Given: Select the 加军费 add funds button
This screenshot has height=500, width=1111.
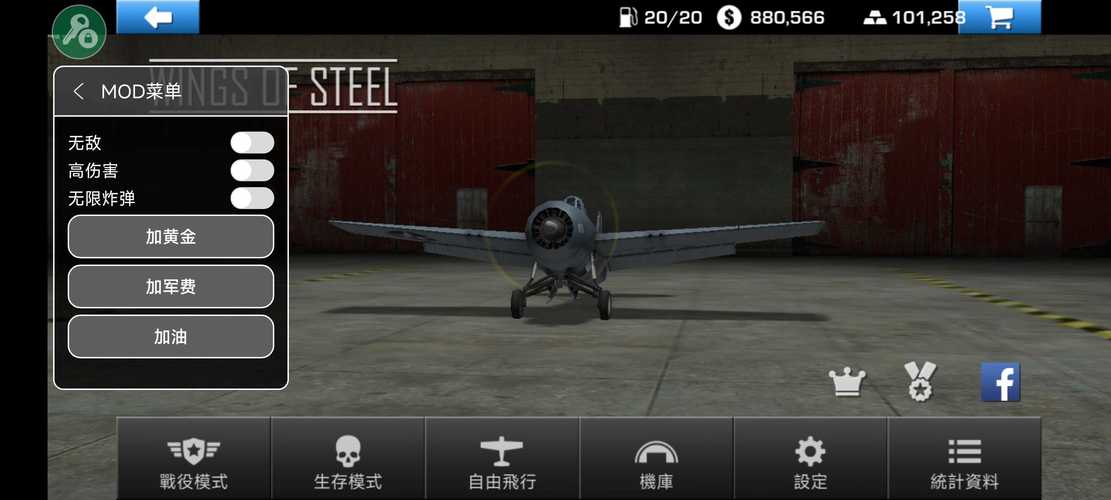Looking at the screenshot, I should tap(170, 287).
